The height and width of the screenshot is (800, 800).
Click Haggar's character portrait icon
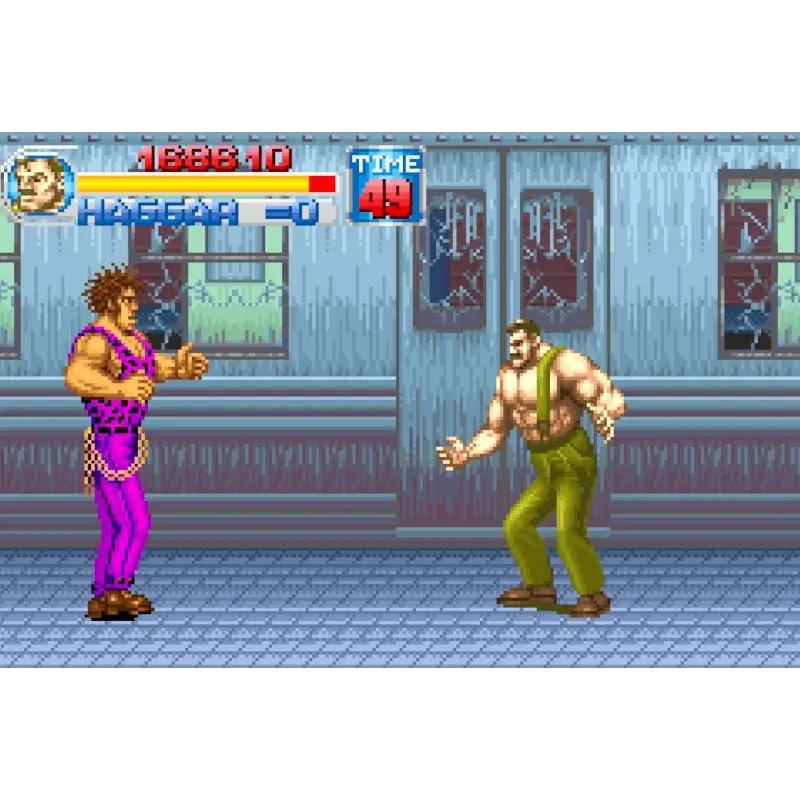40,186
